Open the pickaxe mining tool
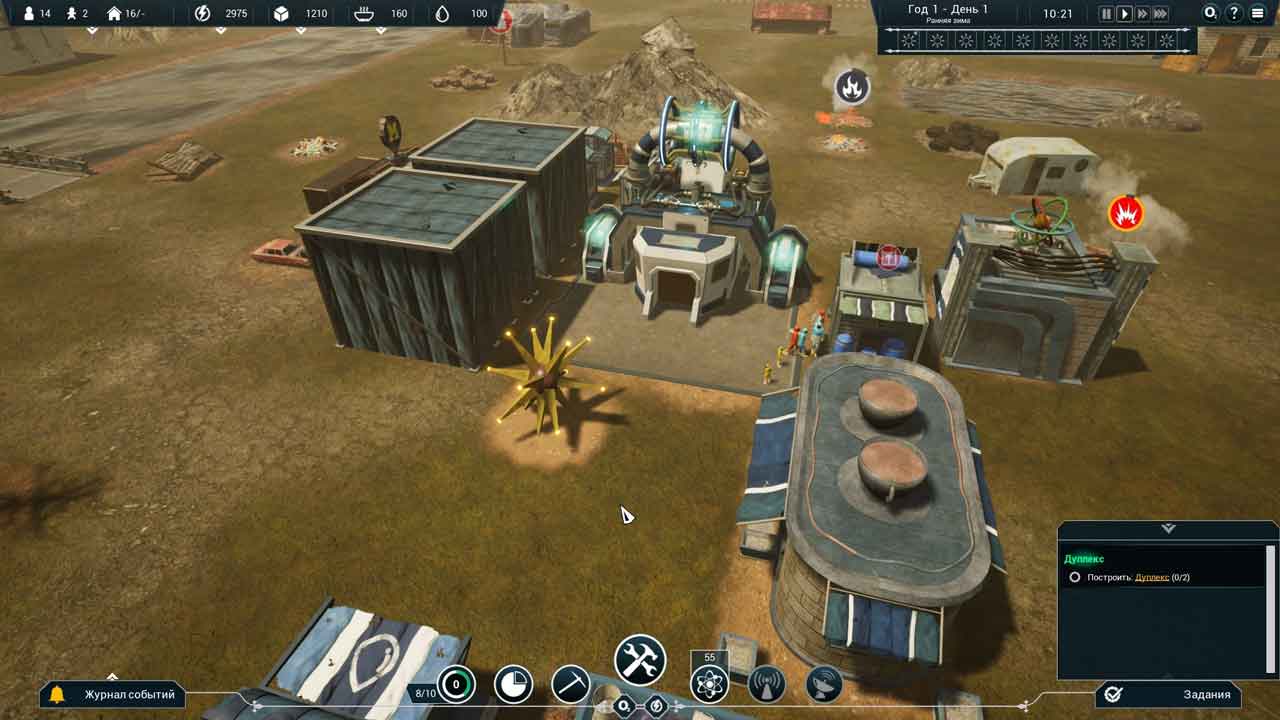This screenshot has width=1280, height=720. pos(571,685)
